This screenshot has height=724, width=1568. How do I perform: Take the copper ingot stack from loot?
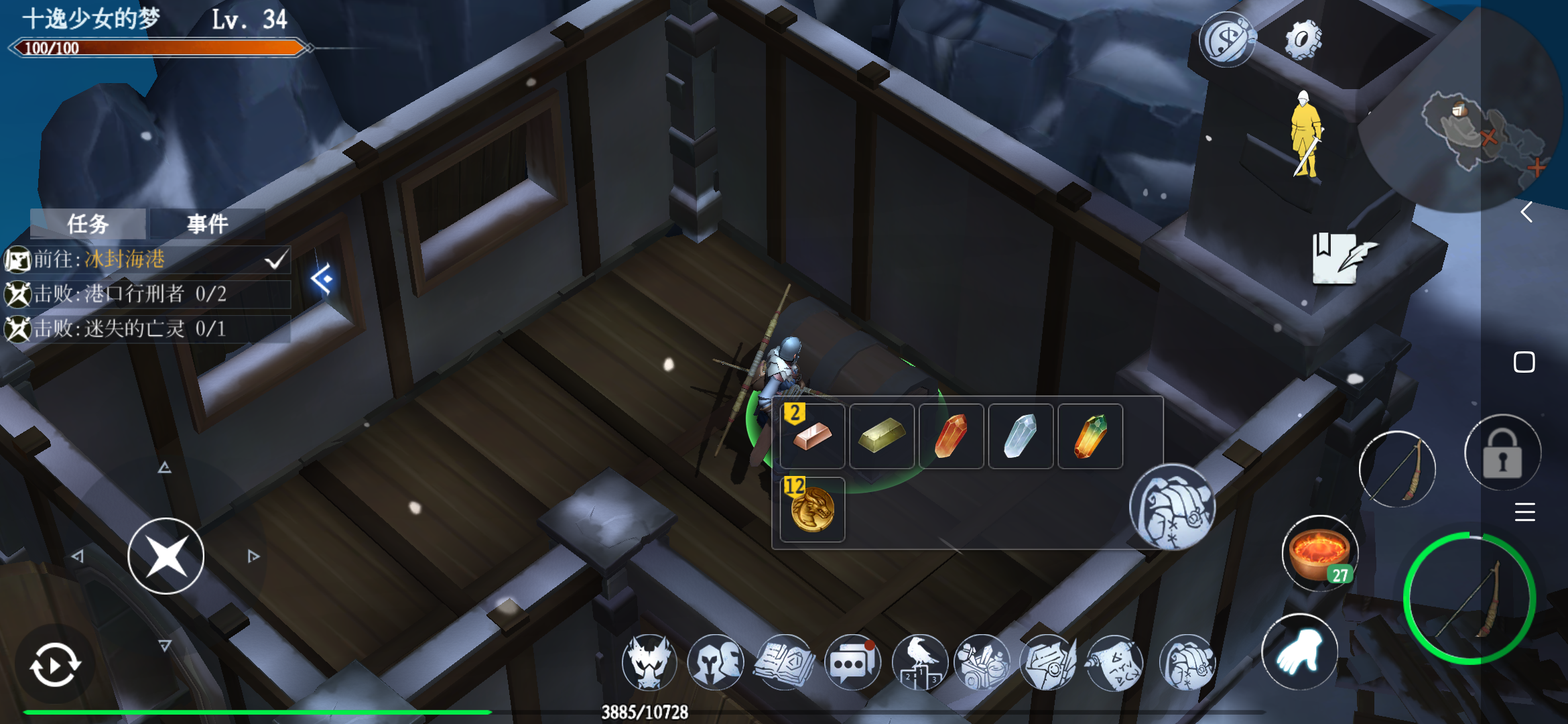click(x=812, y=436)
